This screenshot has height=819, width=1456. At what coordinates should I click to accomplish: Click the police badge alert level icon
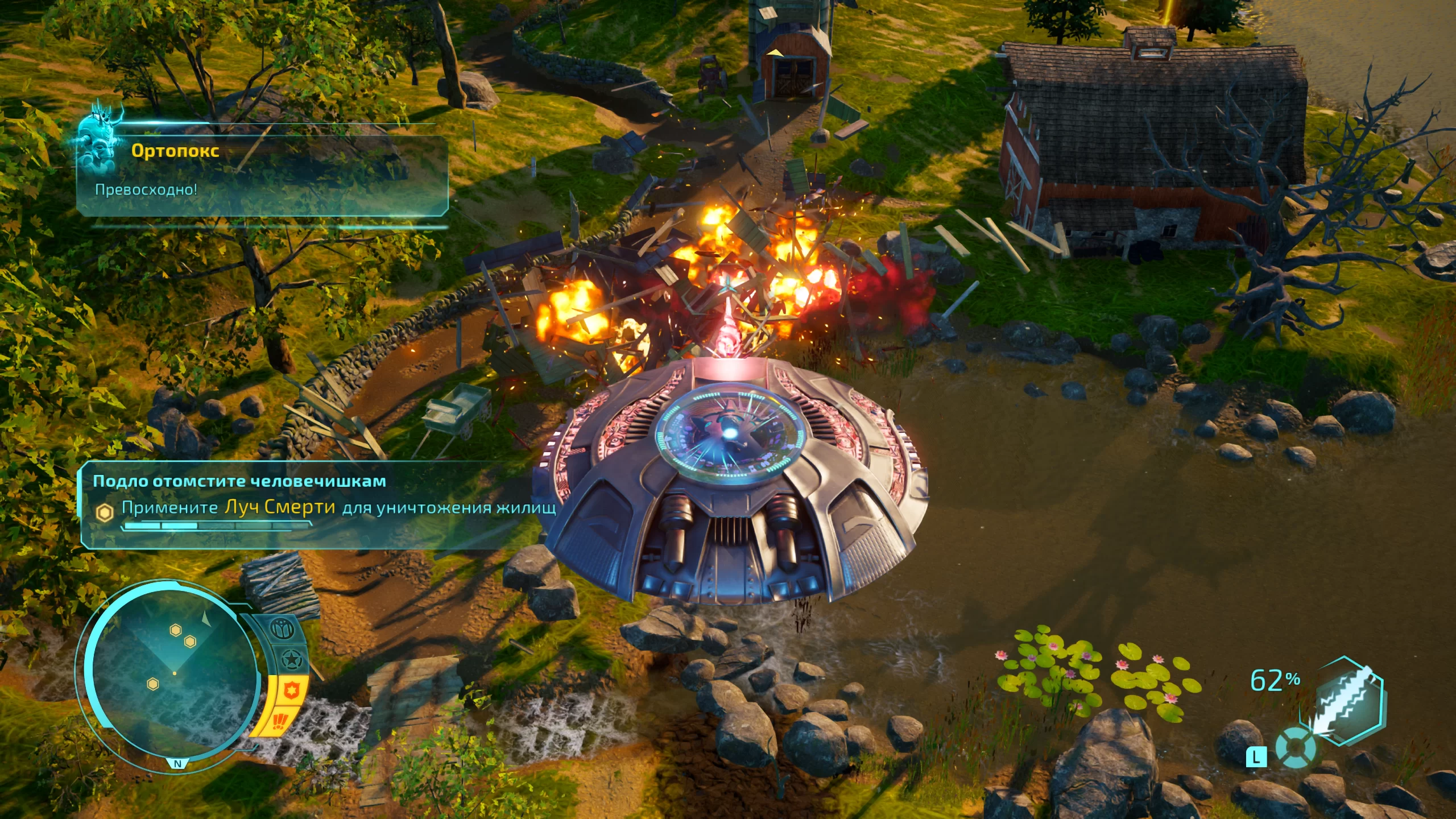(x=292, y=691)
